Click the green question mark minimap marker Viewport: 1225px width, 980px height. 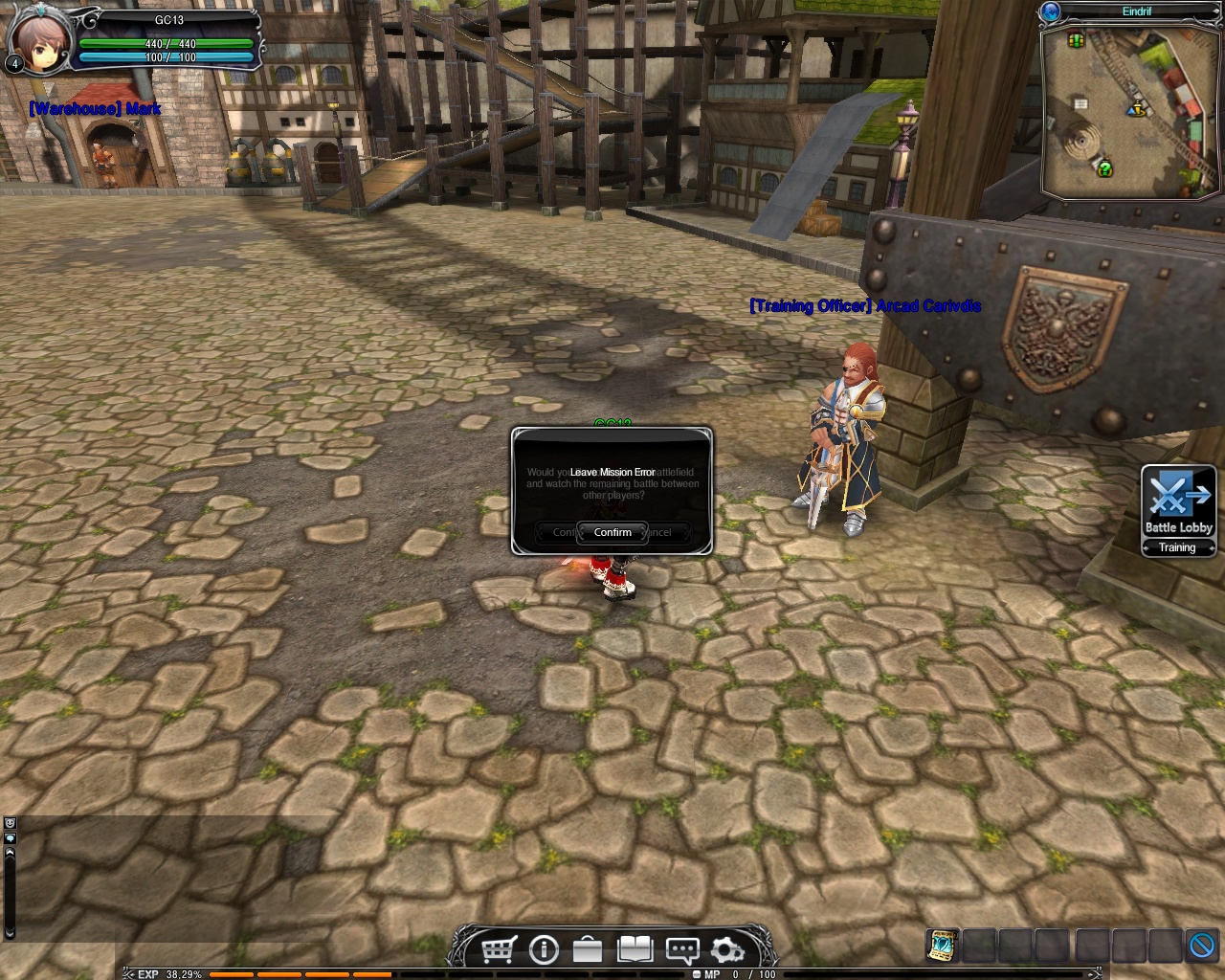coord(1104,169)
